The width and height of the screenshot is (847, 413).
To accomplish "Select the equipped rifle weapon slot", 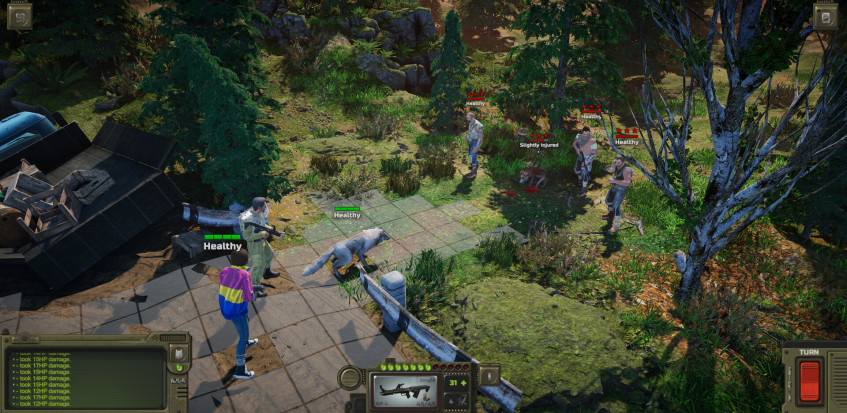I will click(x=402, y=389).
